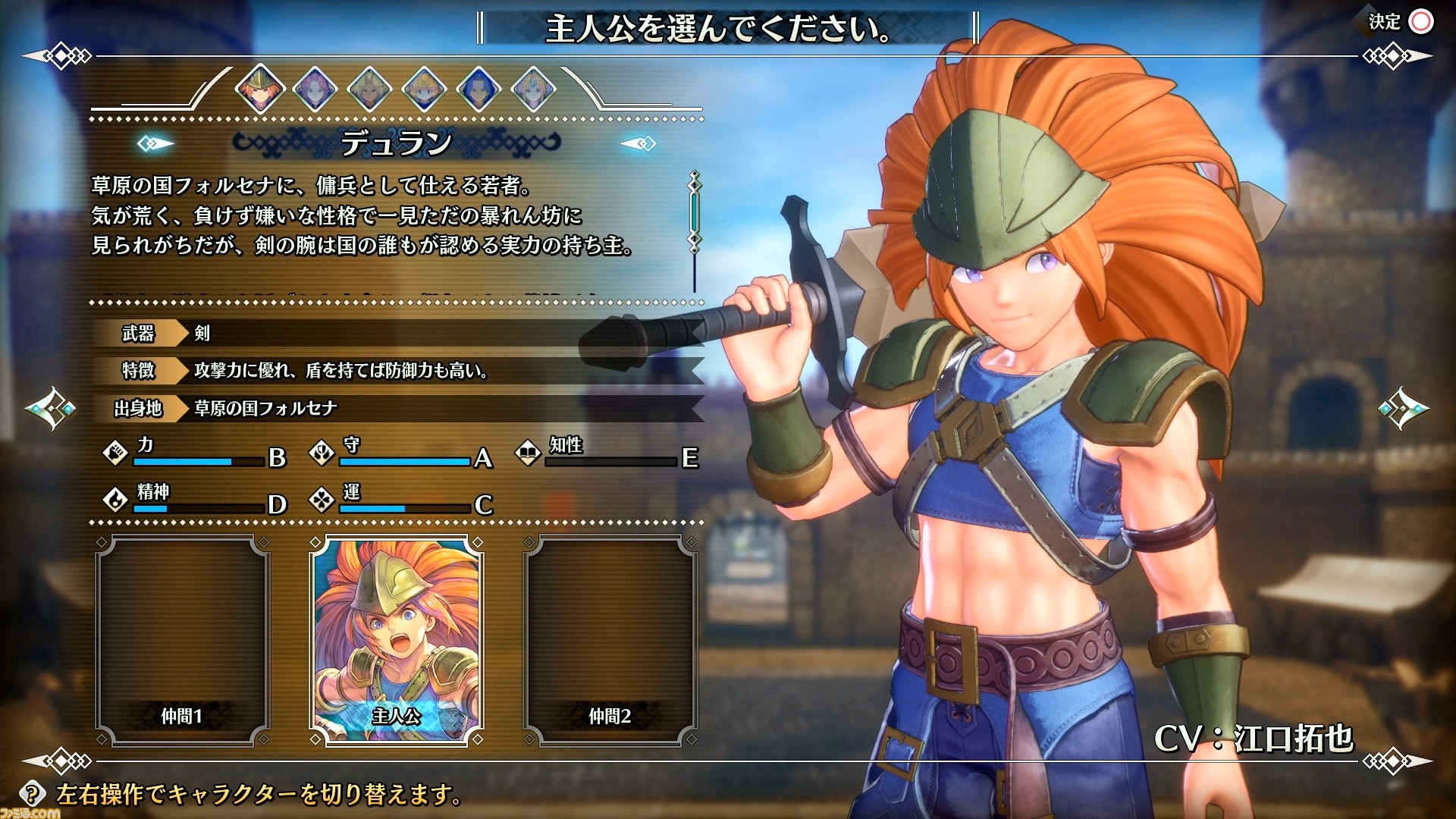Choose Angela's purple-haired portrait icon
The image size is (1456, 819).
(315, 89)
